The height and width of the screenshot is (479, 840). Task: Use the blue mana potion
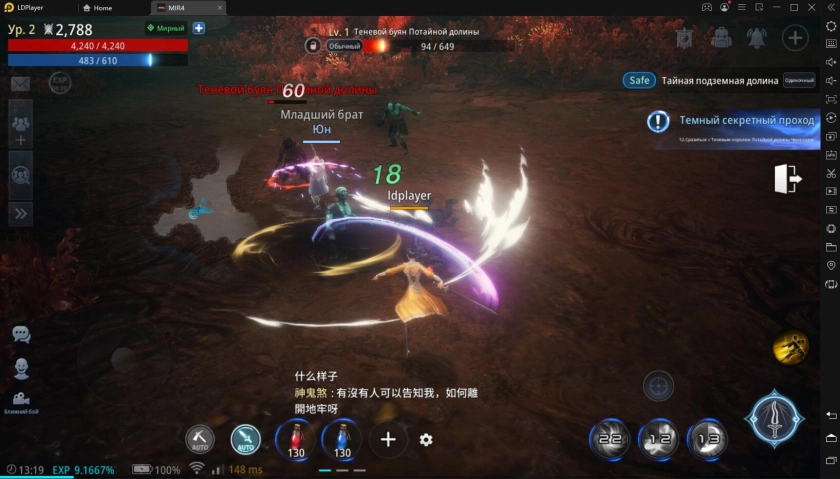coord(342,438)
